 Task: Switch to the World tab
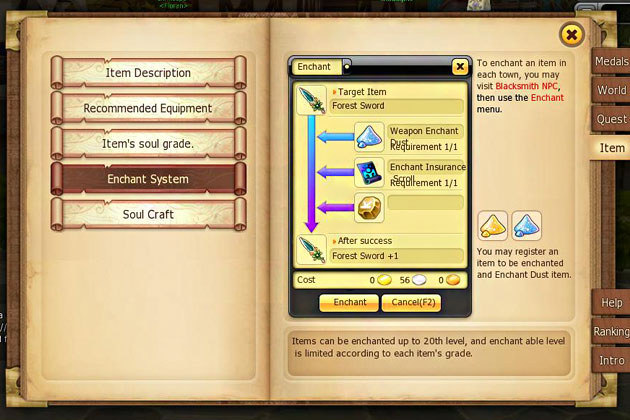coord(611,91)
